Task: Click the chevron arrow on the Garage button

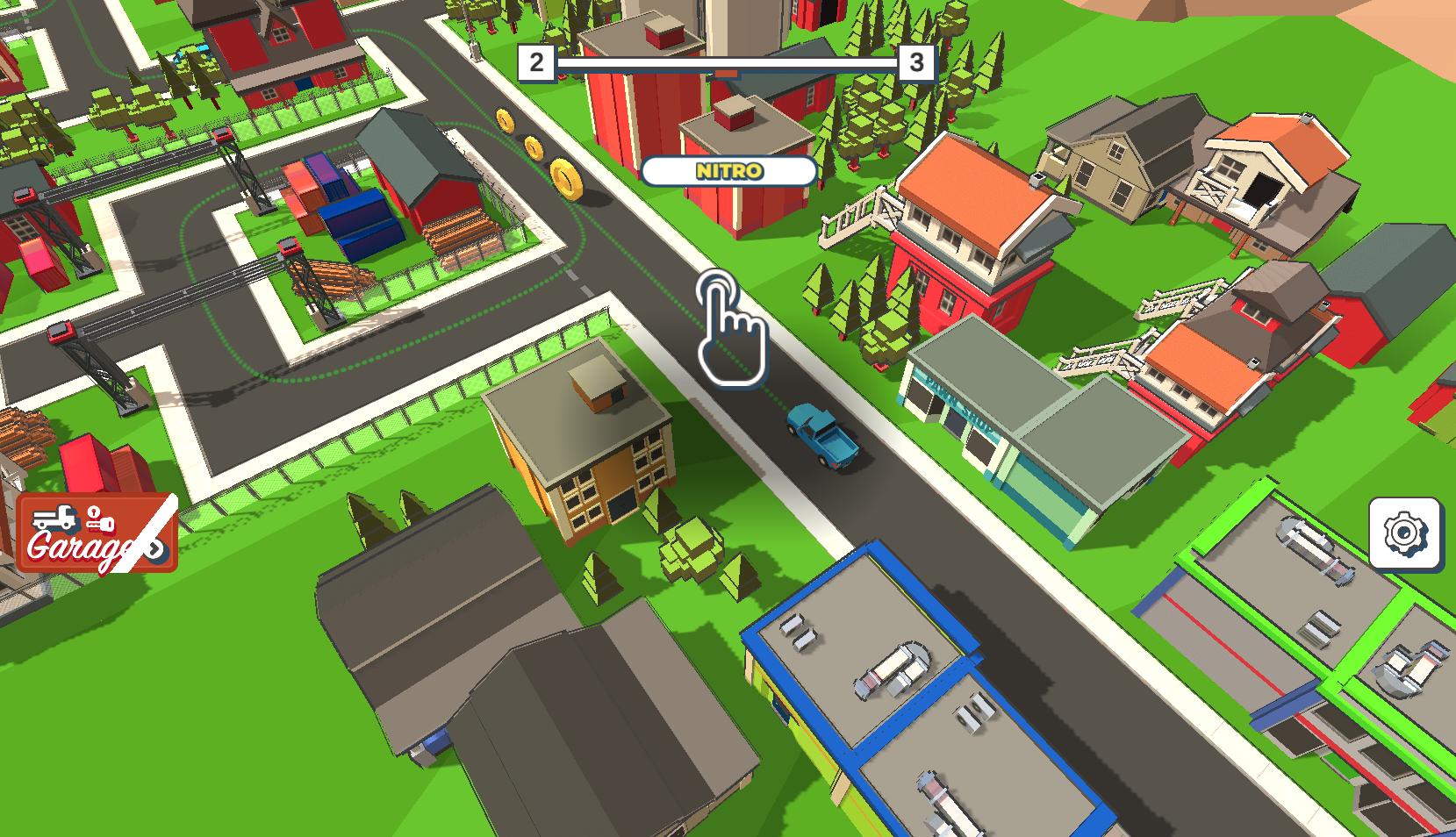Action: 155,548
